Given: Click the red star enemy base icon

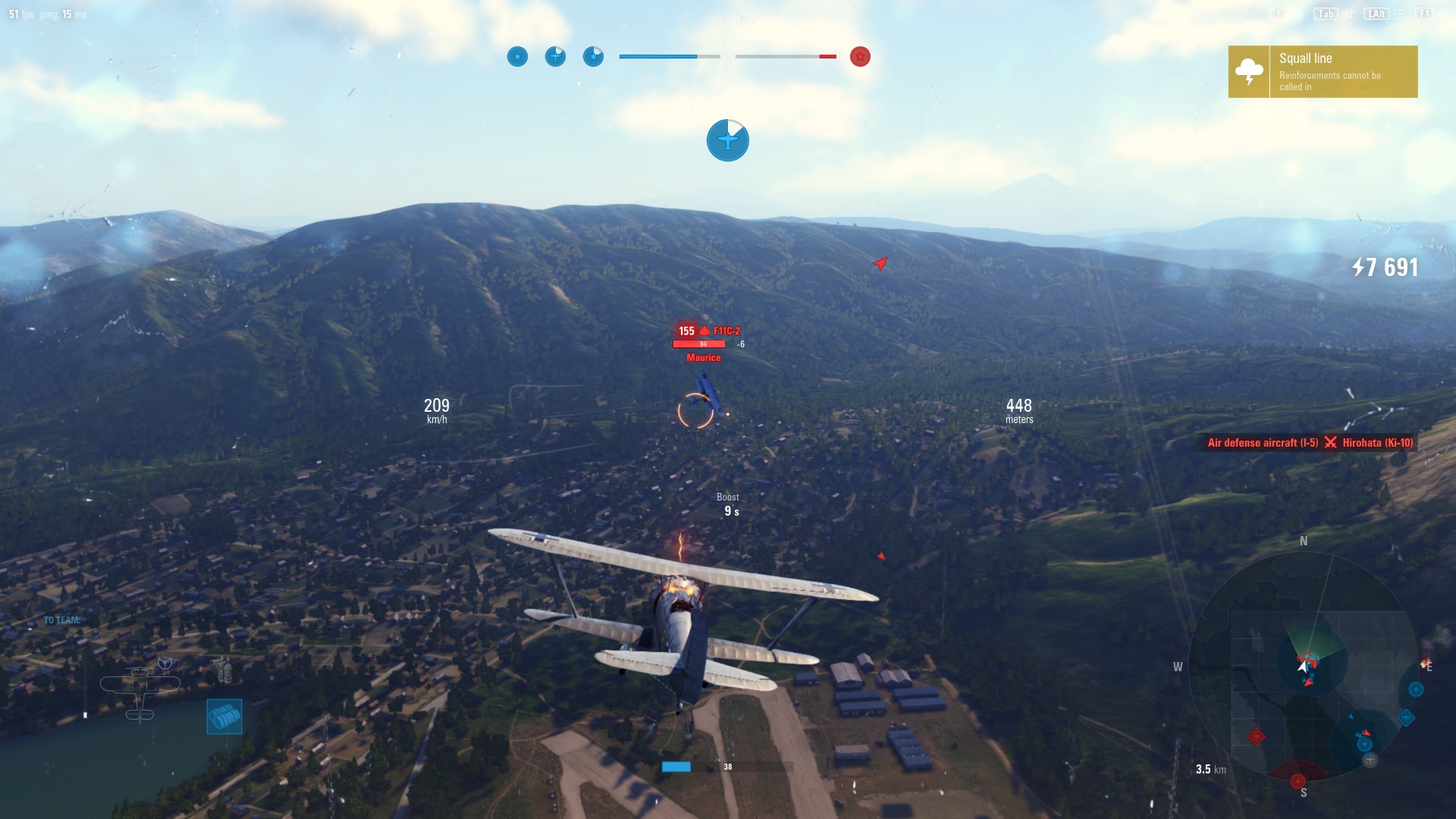Looking at the screenshot, I should coord(861,56).
